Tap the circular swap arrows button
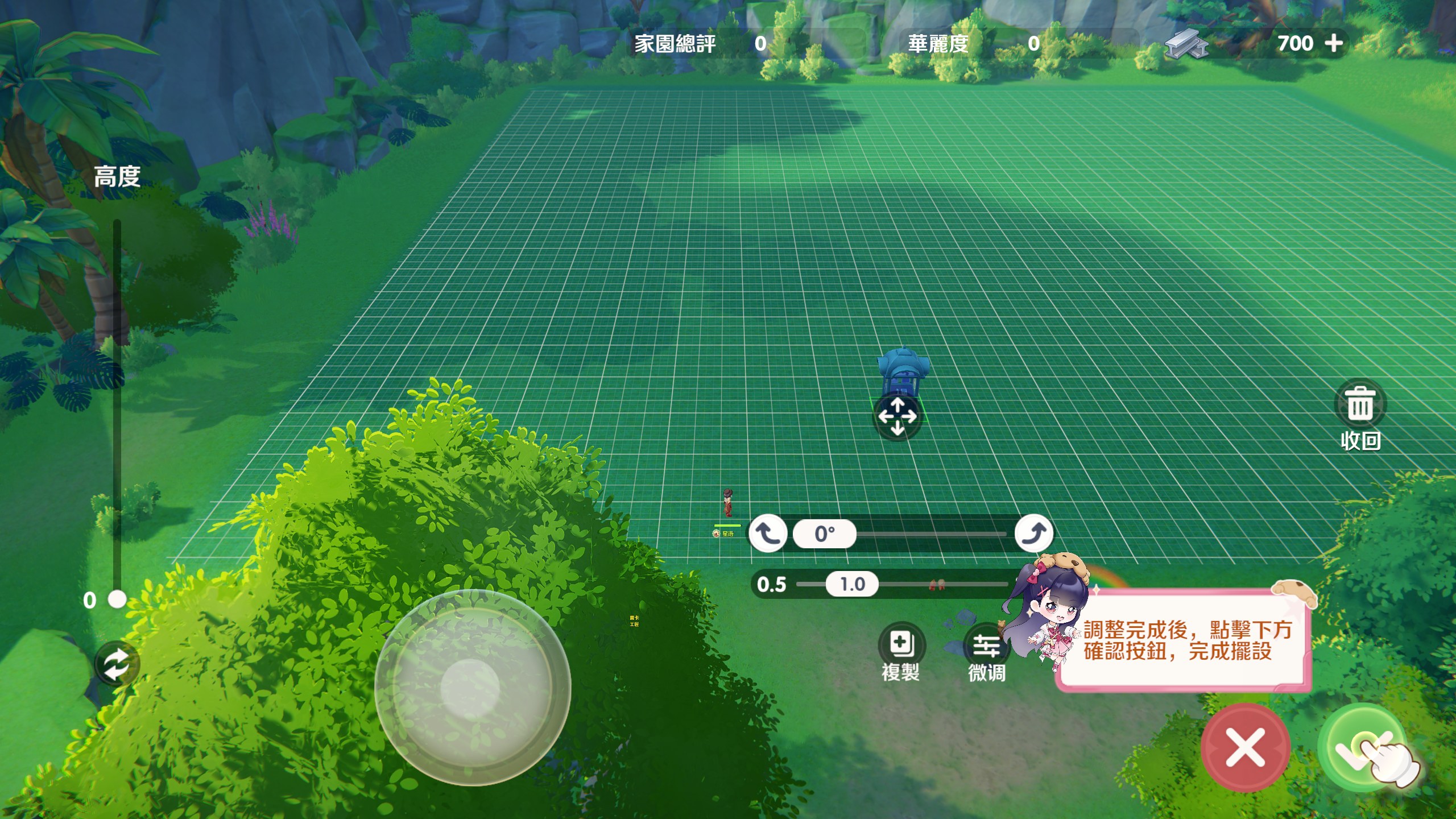Screen dimensions: 1456x819 [x=117, y=664]
